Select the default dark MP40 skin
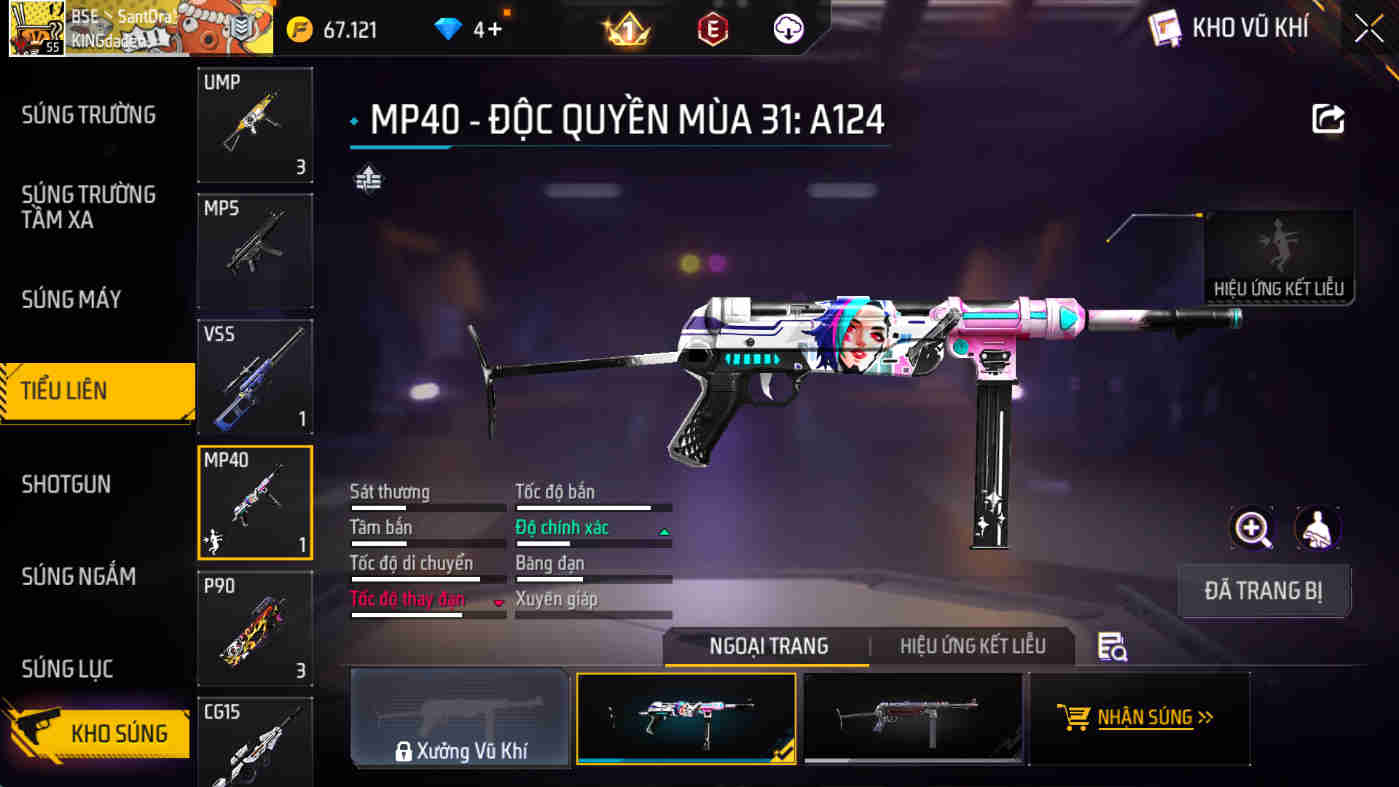Screen dimensions: 1399x787 click(913, 718)
